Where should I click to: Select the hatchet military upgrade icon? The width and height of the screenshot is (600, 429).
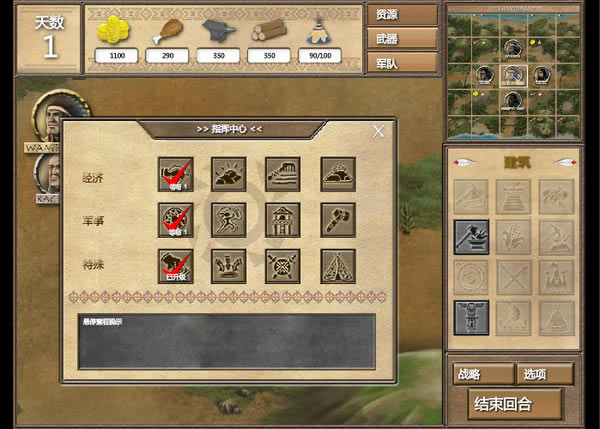pos(338,220)
